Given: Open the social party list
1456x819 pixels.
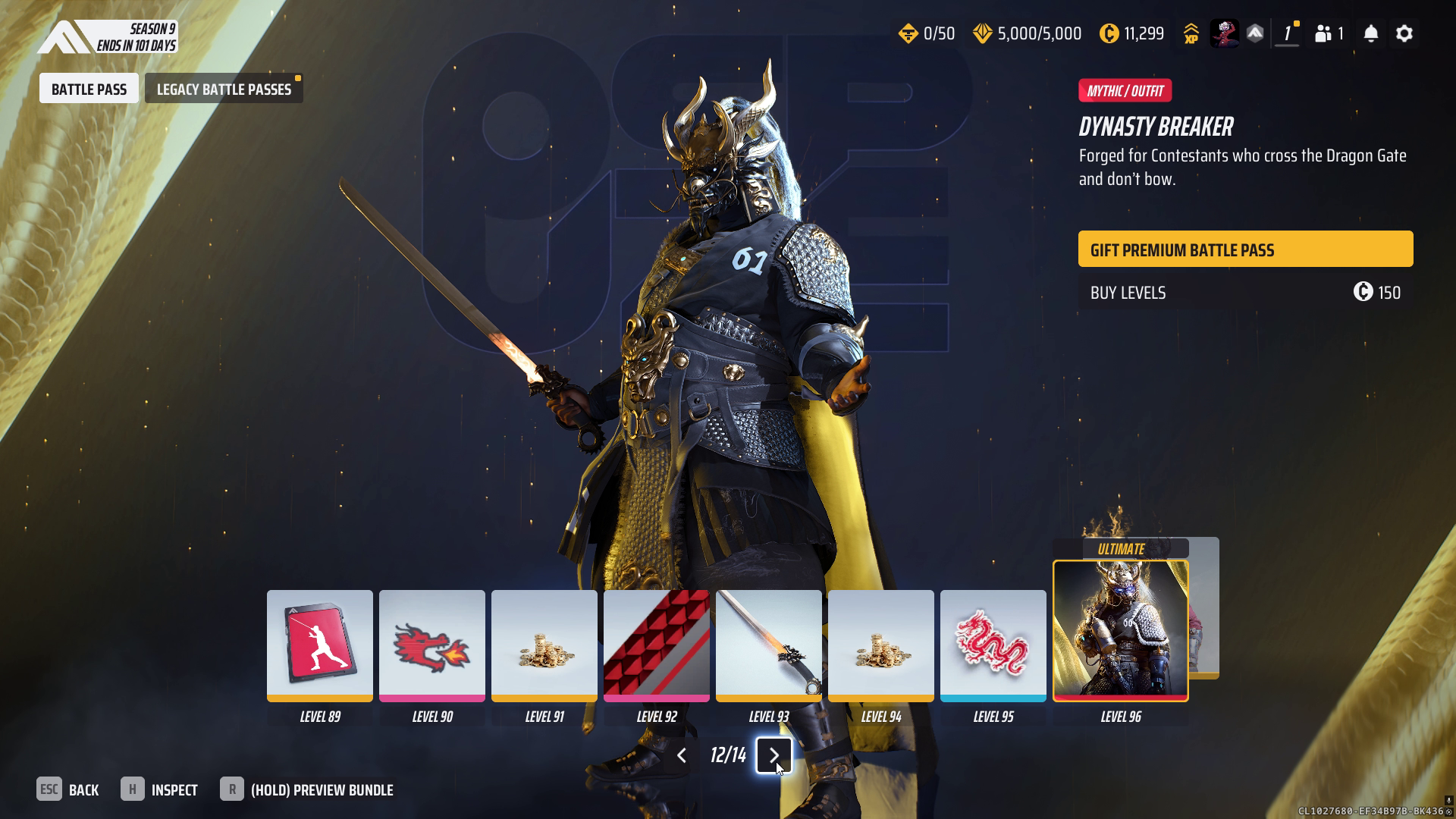Looking at the screenshot, I should pyautogui.click(x=1329, y=33).
